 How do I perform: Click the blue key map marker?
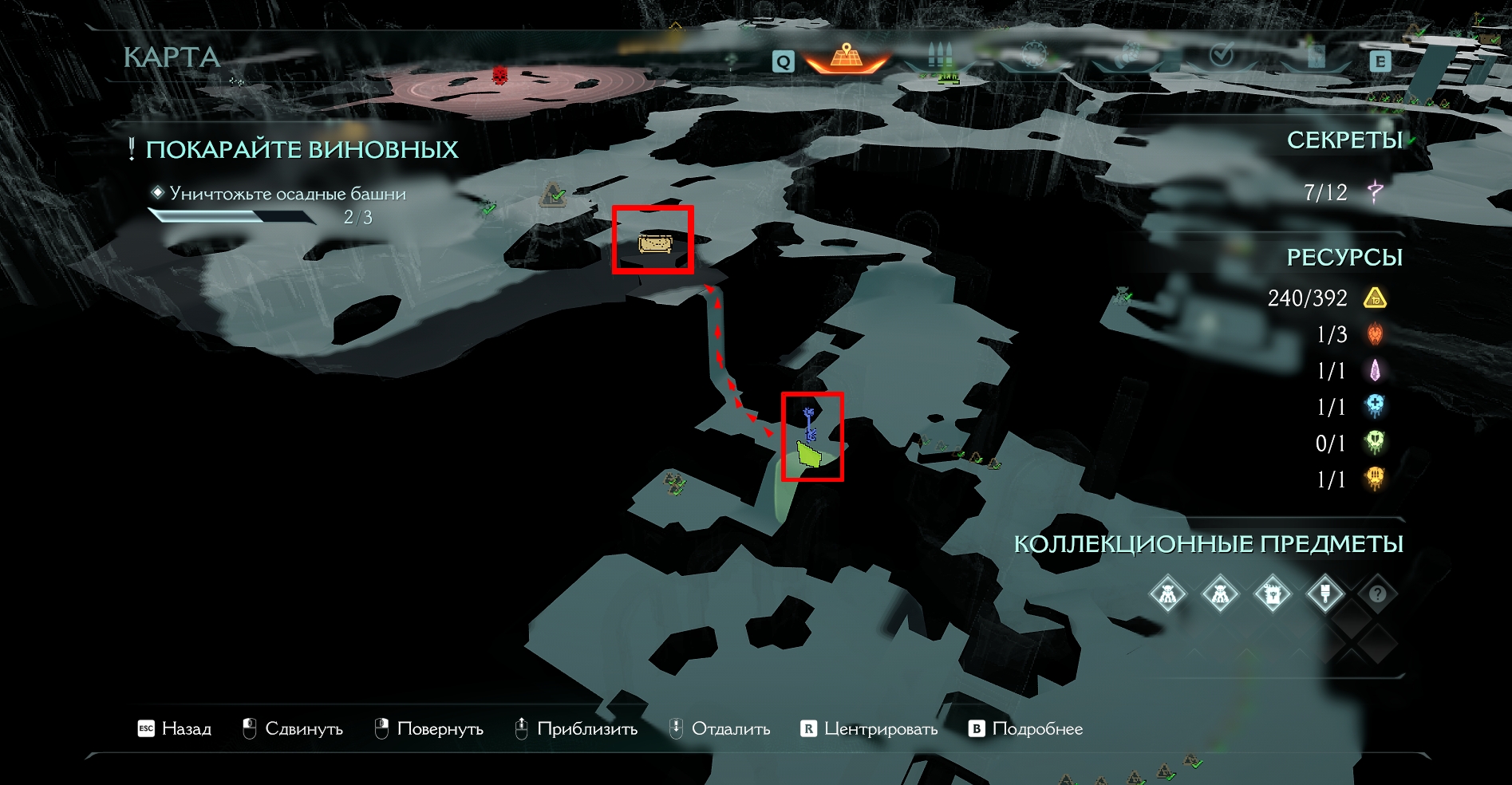(x=809, y=424)
